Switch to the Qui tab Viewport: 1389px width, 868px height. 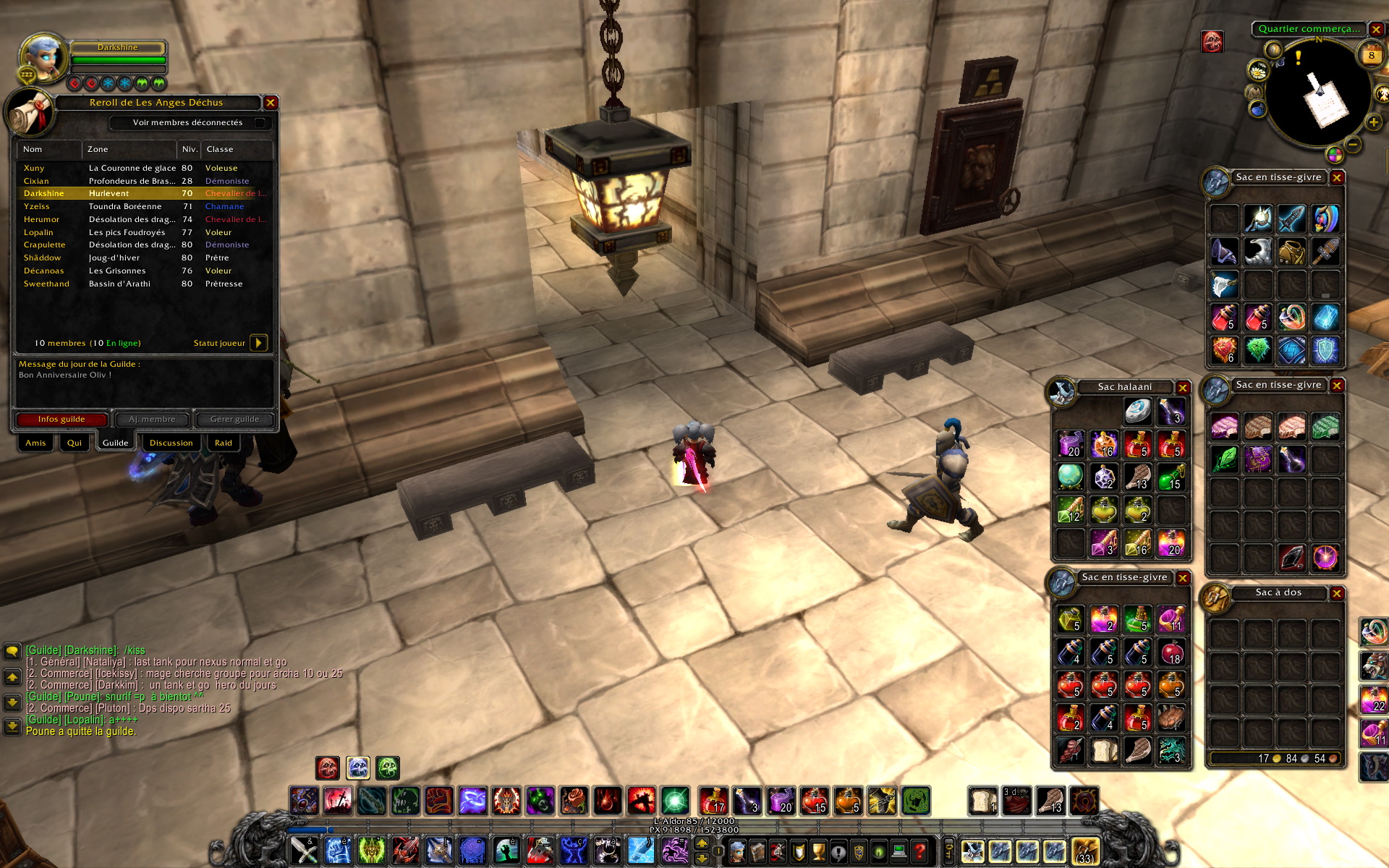[75, 443]
